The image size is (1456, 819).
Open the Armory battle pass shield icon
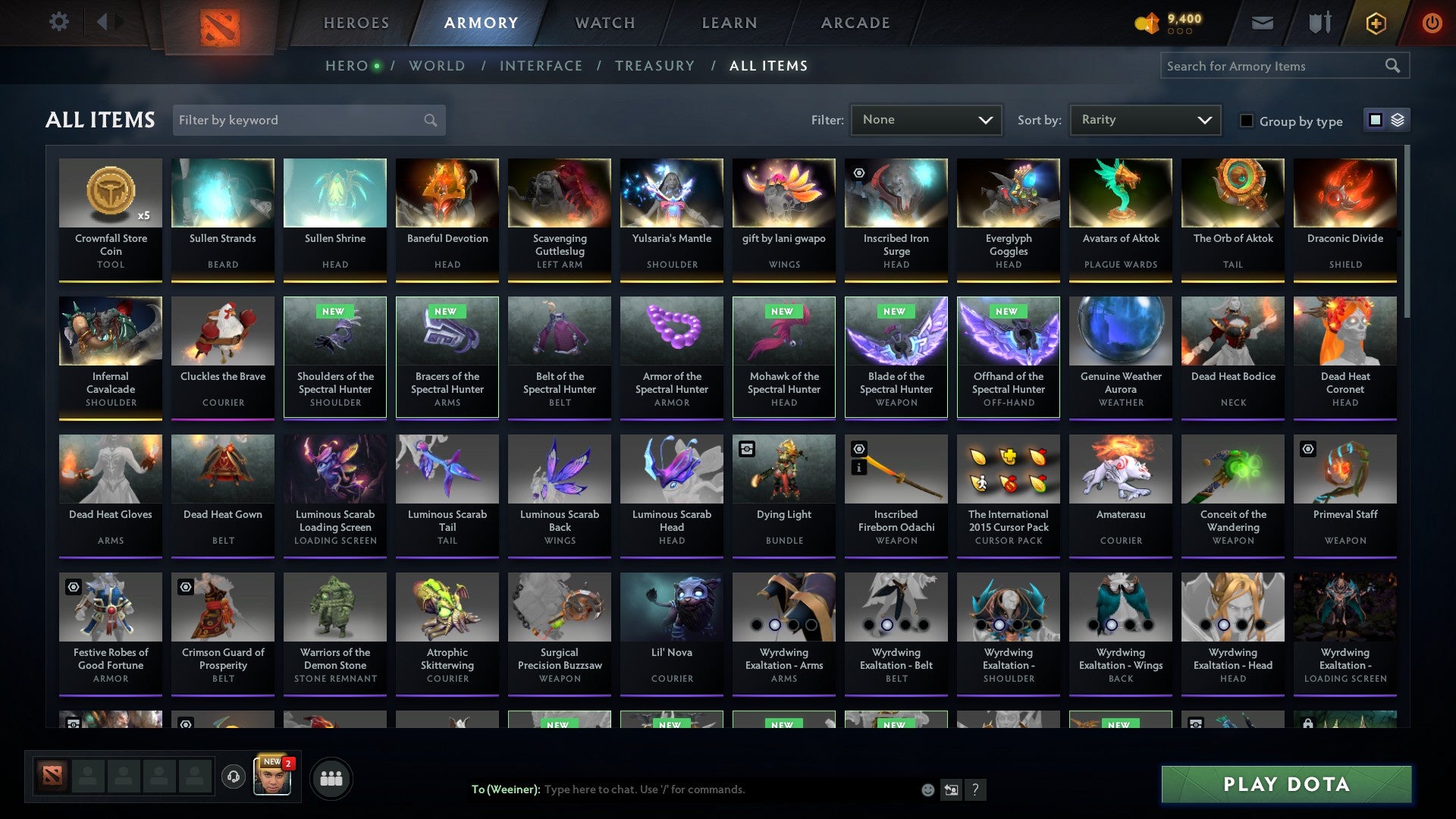pyautogui.click(x=1319, y=23)
